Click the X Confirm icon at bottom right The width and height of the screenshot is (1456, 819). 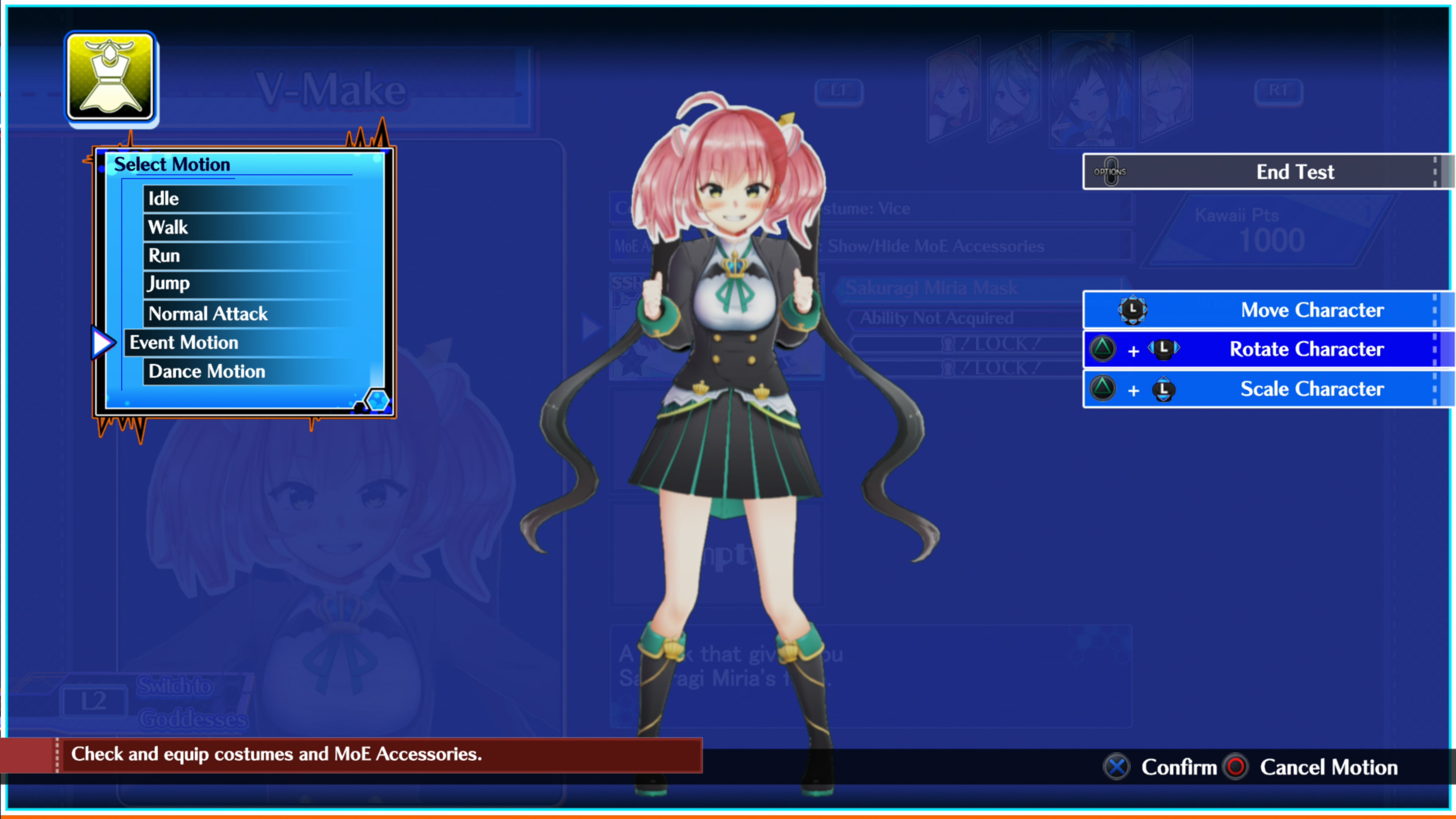(x=1116, y=767)
